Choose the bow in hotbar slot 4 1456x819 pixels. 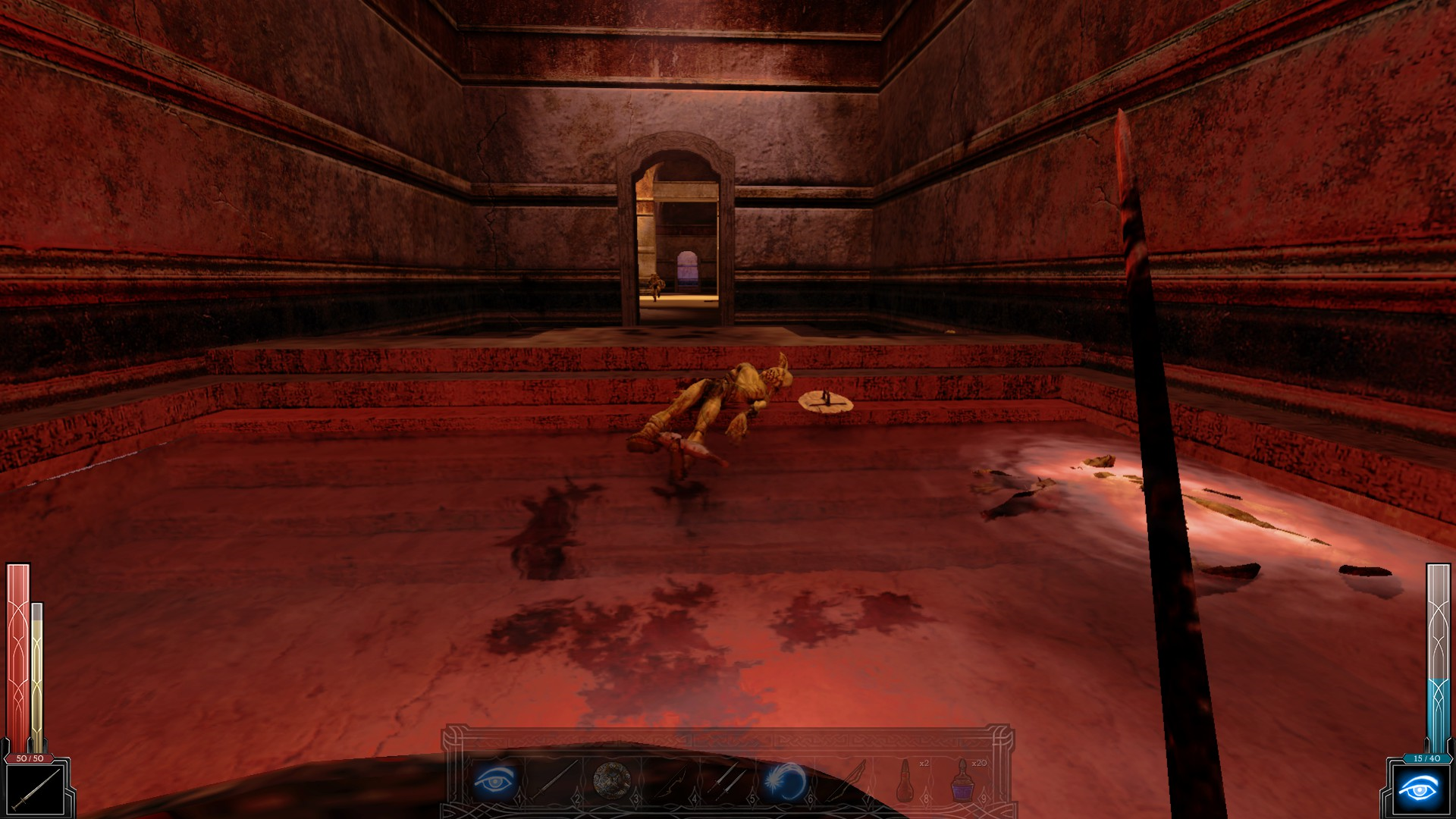[x=671, y=781]
